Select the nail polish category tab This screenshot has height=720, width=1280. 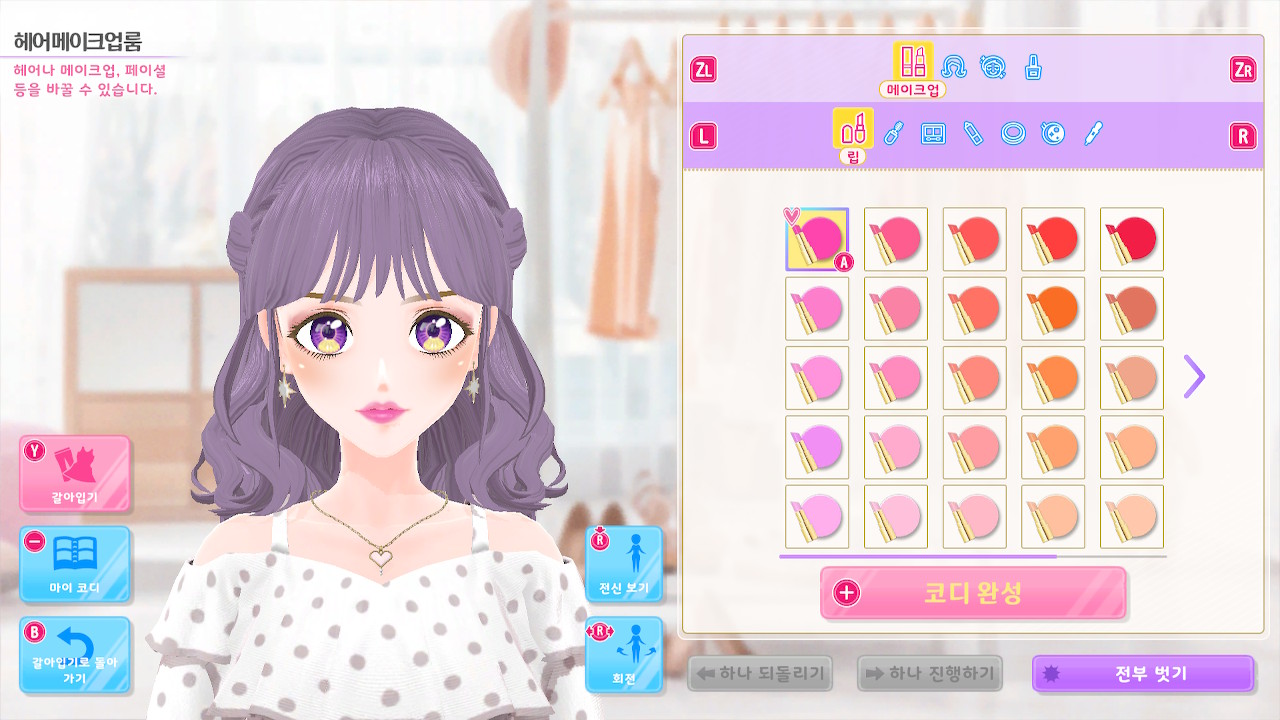1033,67
